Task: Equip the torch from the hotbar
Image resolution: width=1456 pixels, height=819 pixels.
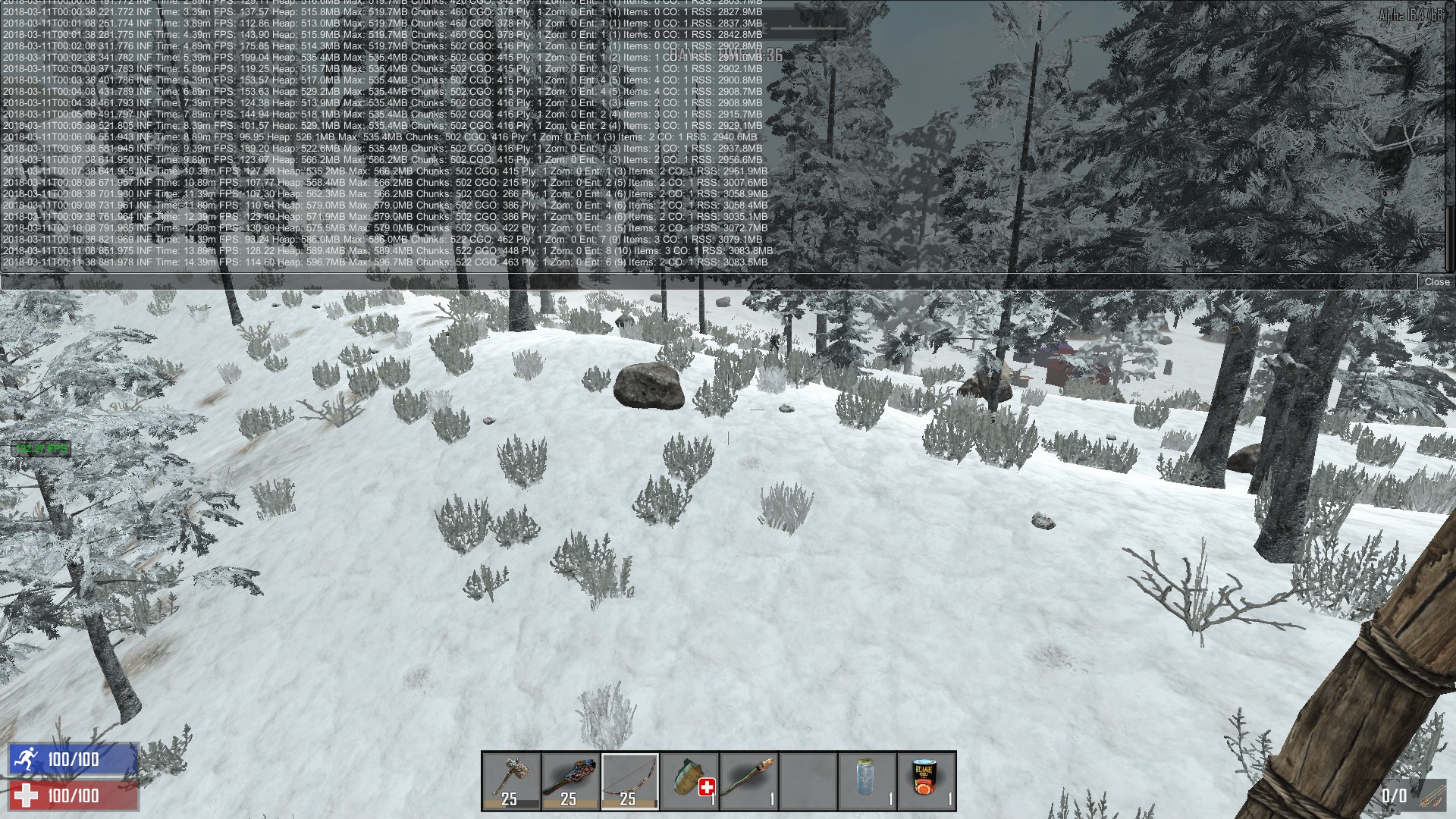Action: pyautogui.click(x=748, y=781)
